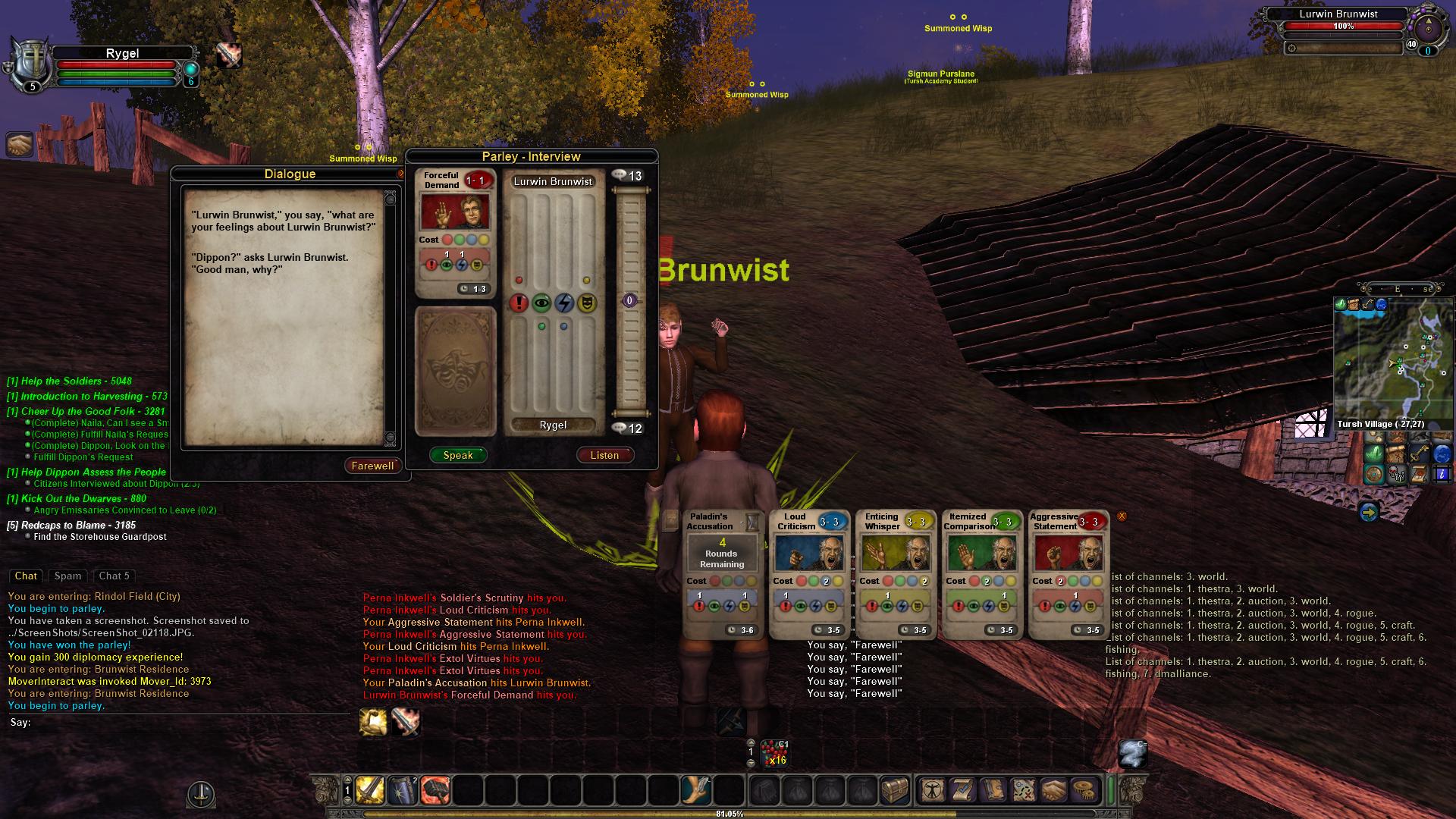Image resolution: width=1456 pixels, height=819 pixels.
Task: Play the Enticing Whisper card
Action: pos(895,574)
